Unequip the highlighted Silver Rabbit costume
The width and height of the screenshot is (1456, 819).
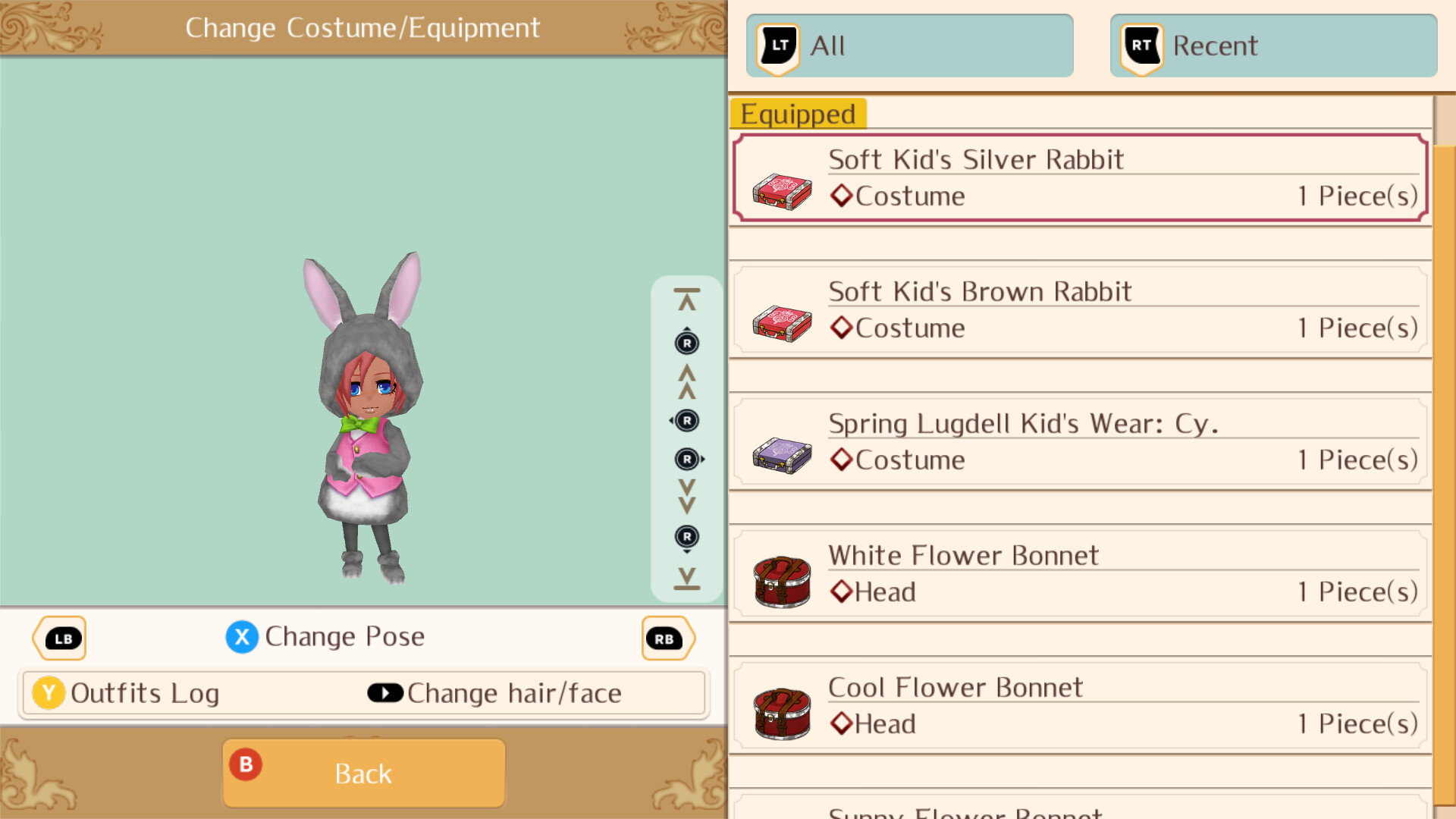coord(1077,177)
